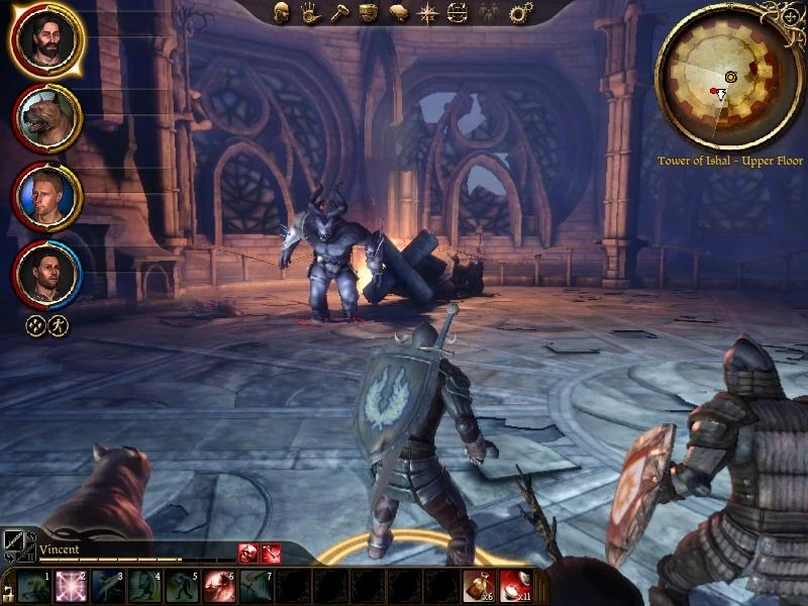Open the gear-shaped game menu
The image size is (808, 606).
click(x=520, y=13)
